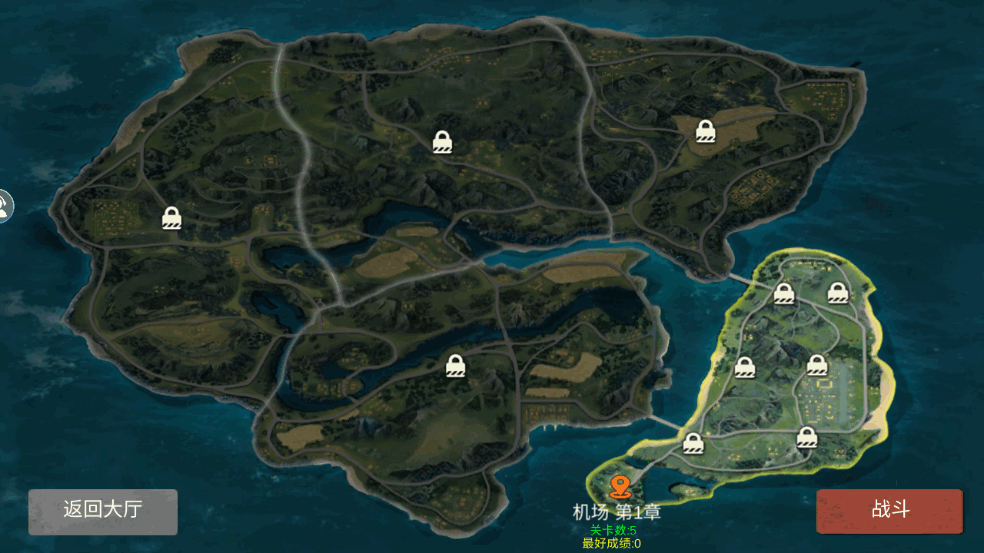Click the 返回大厅 button
The image size is (984, 553).
pyautogui.click(x=103, y=510)
